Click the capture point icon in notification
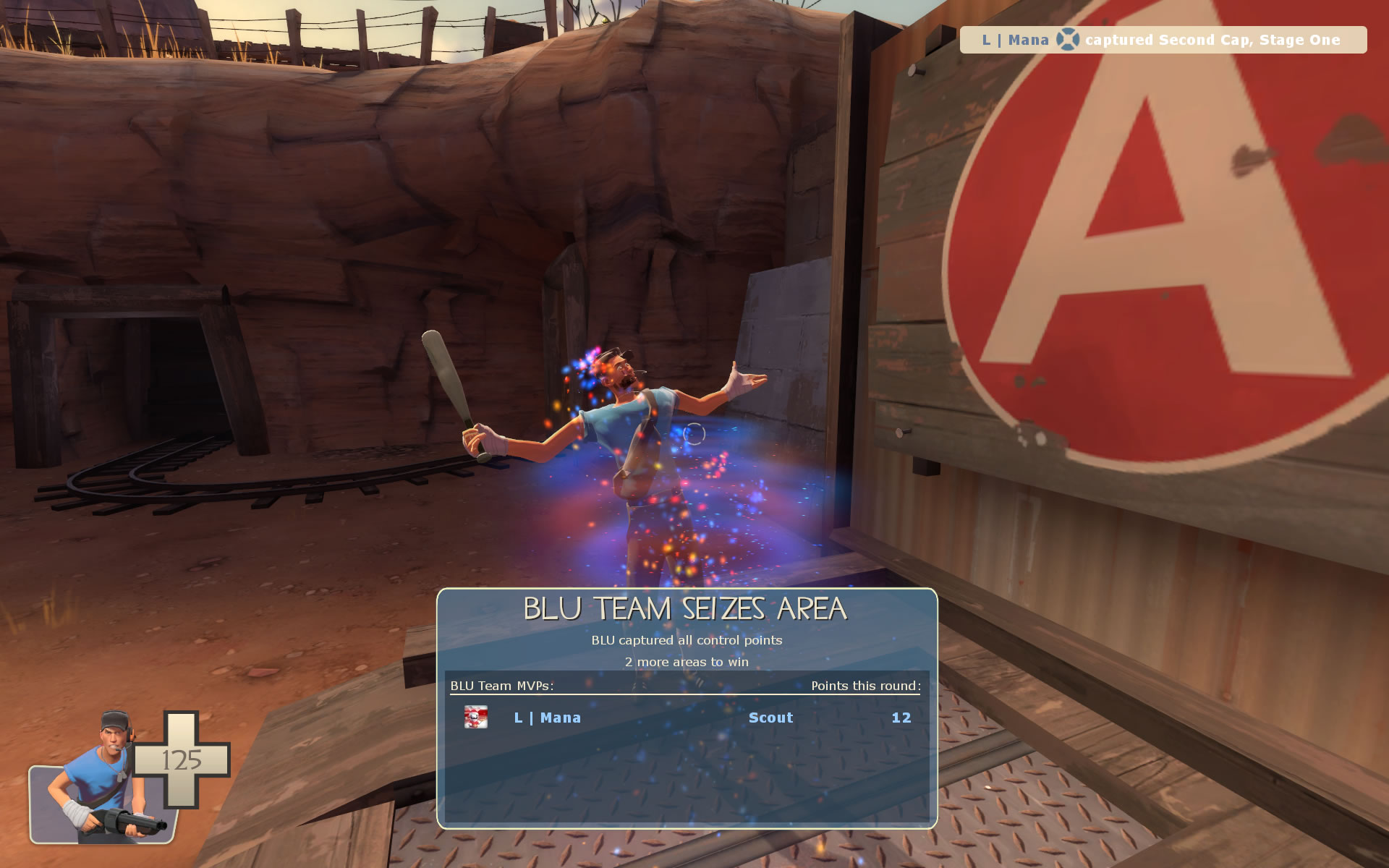Screen dimensions: 1389x868 click(x=1067, y=40)
